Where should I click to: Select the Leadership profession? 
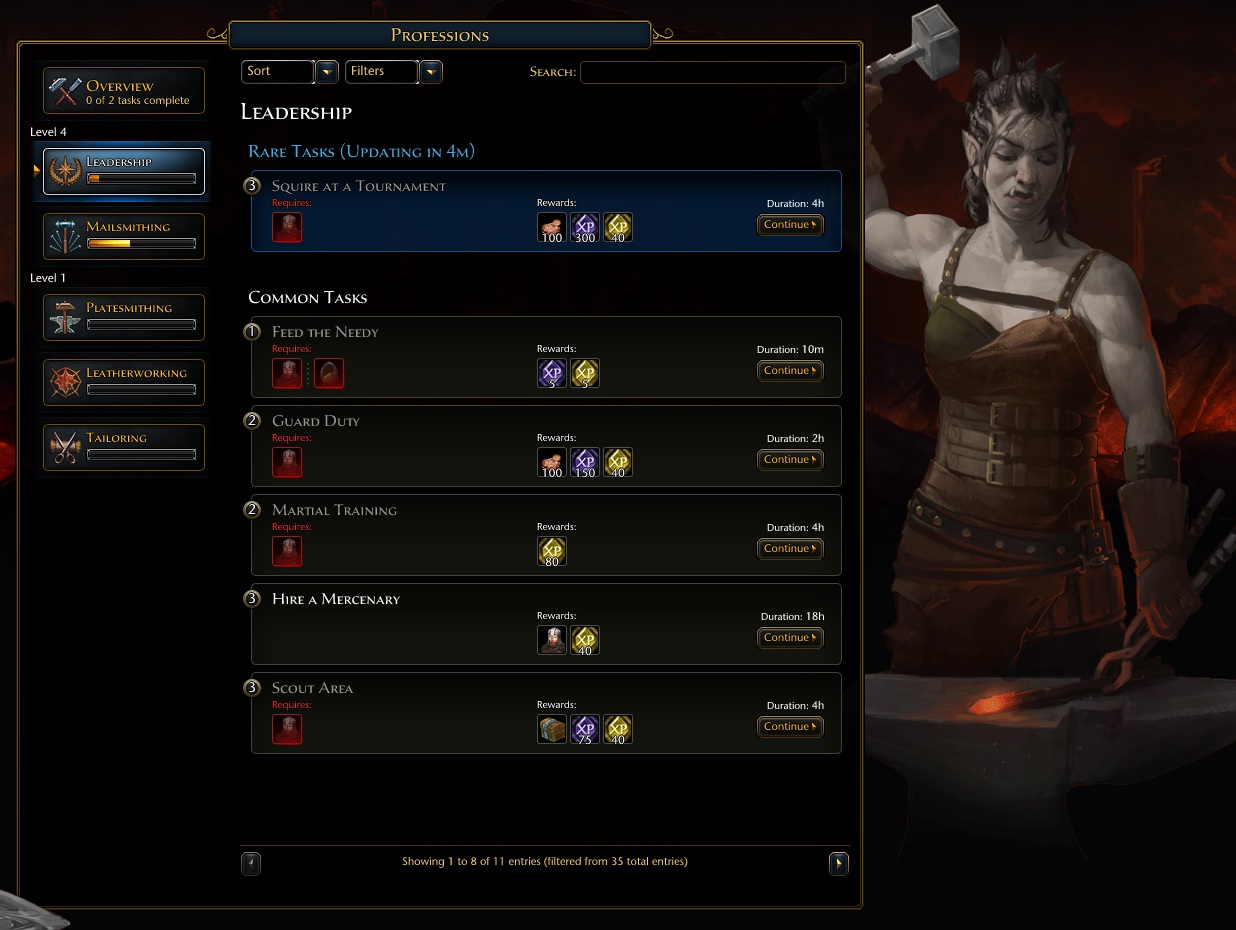point(123,171)
